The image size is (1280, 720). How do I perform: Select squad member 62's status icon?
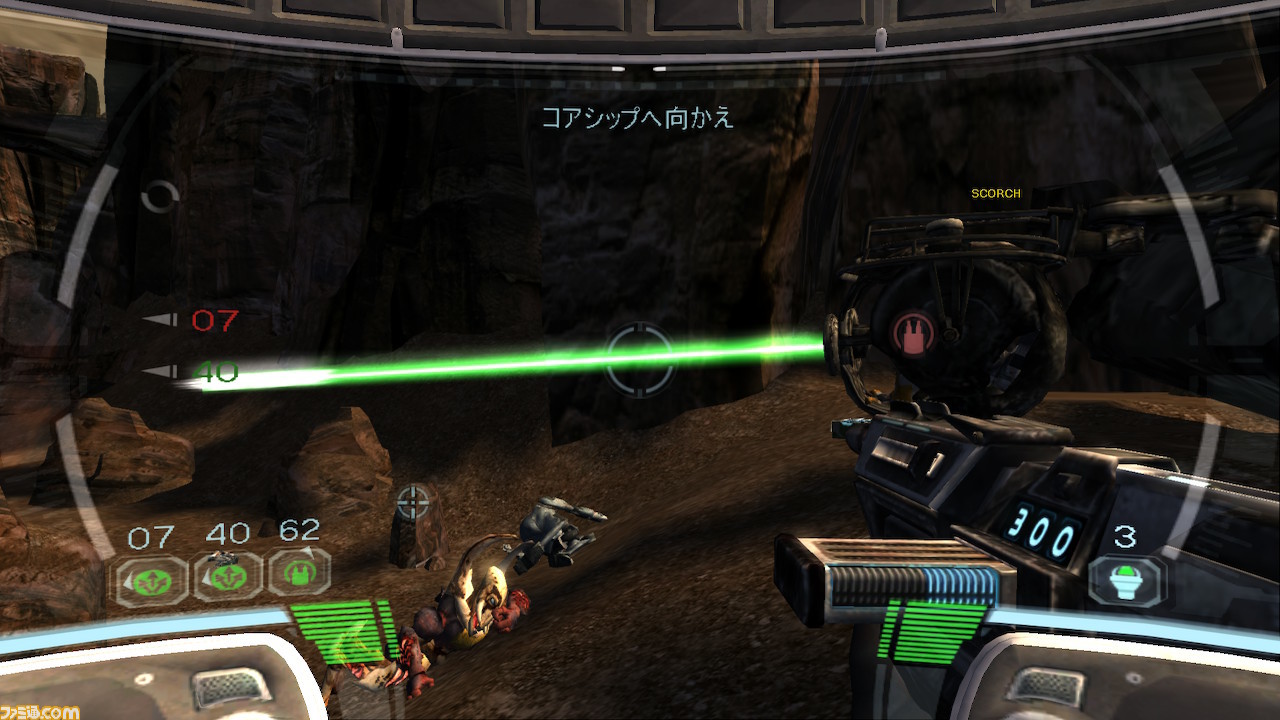click(x=299, y=573)
